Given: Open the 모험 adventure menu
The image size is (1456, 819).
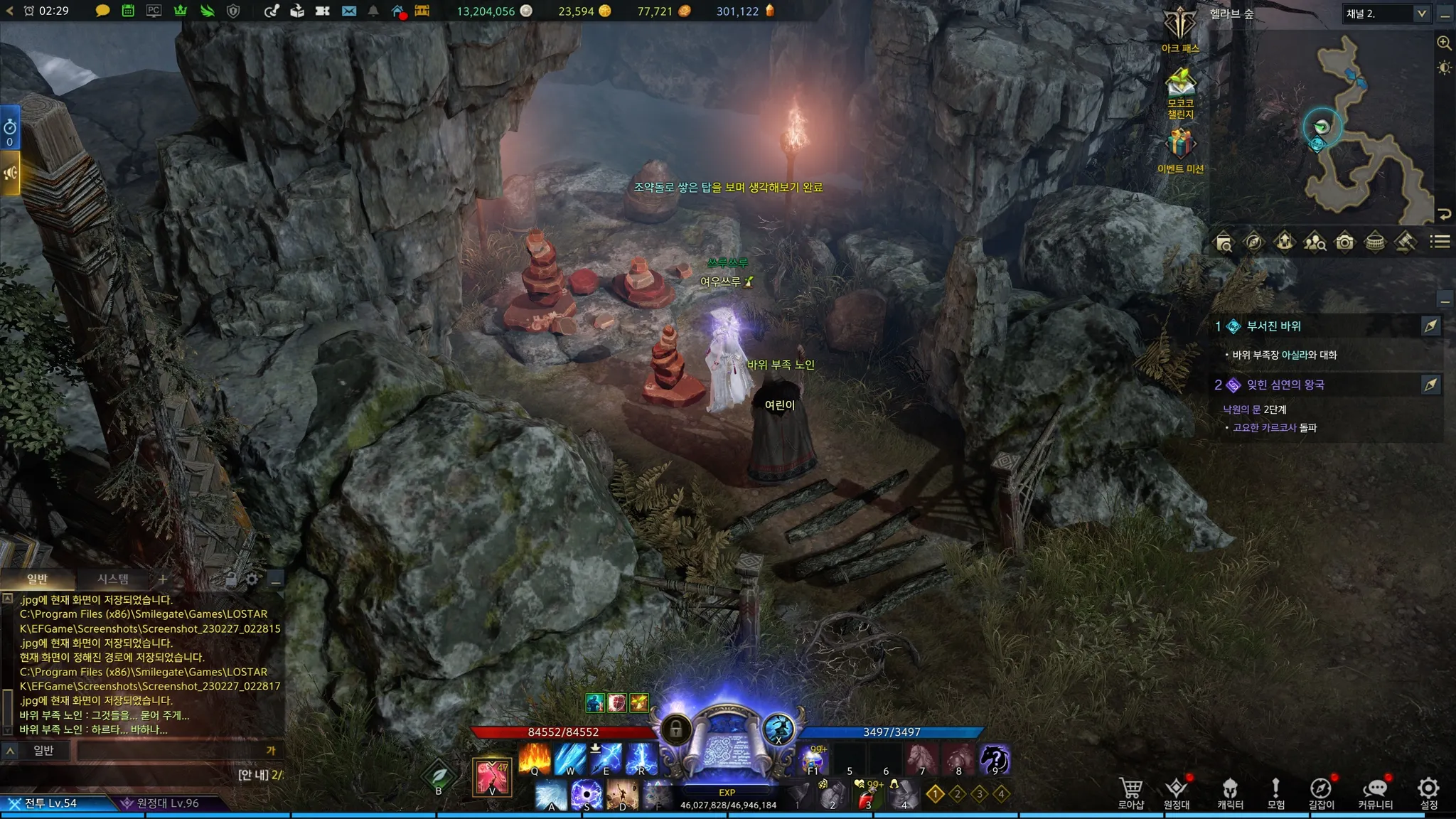Looking at the screenshot, I should [1276, 792].
